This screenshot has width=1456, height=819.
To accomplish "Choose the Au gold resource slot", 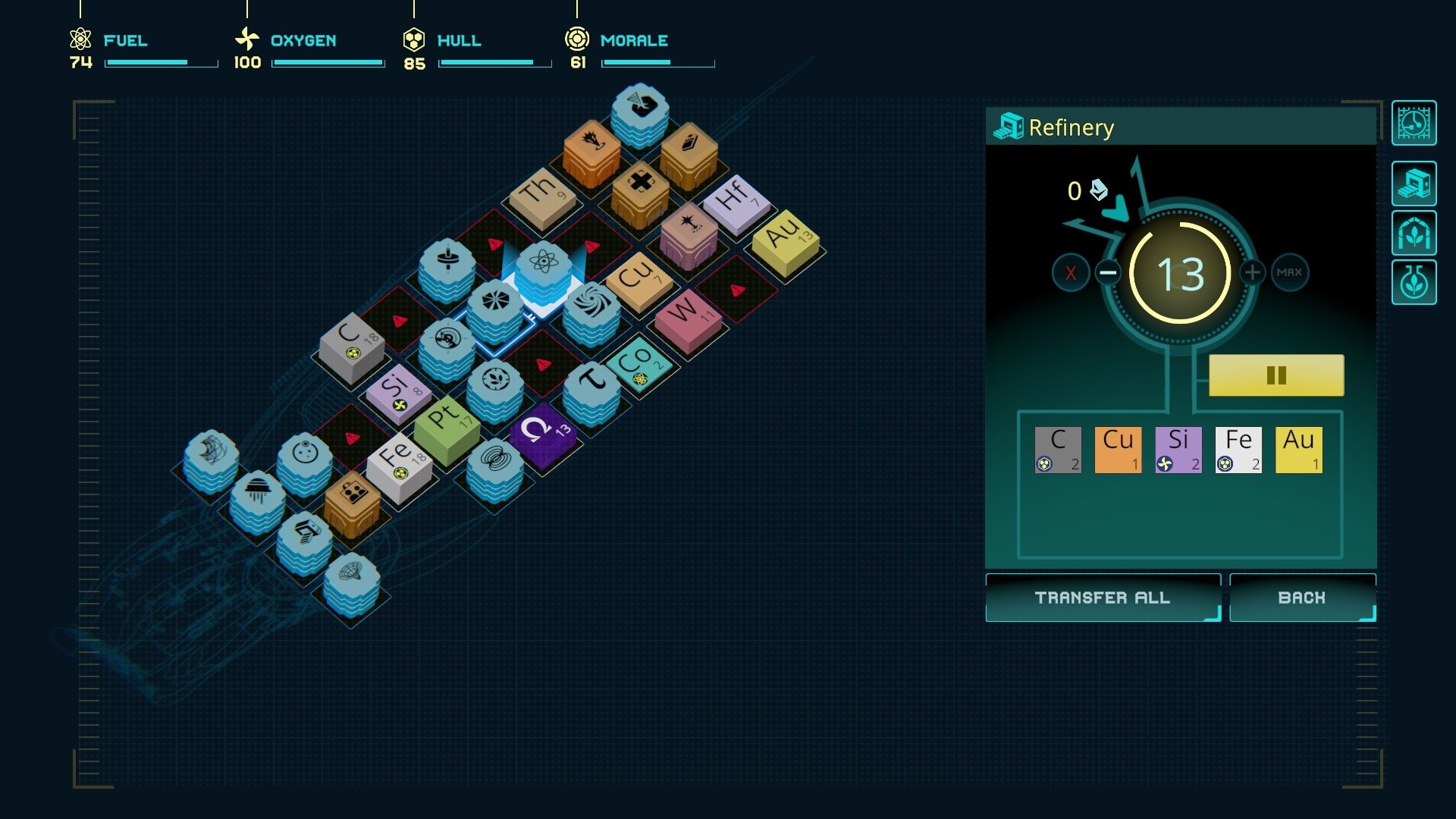I will click(1298, 450).
